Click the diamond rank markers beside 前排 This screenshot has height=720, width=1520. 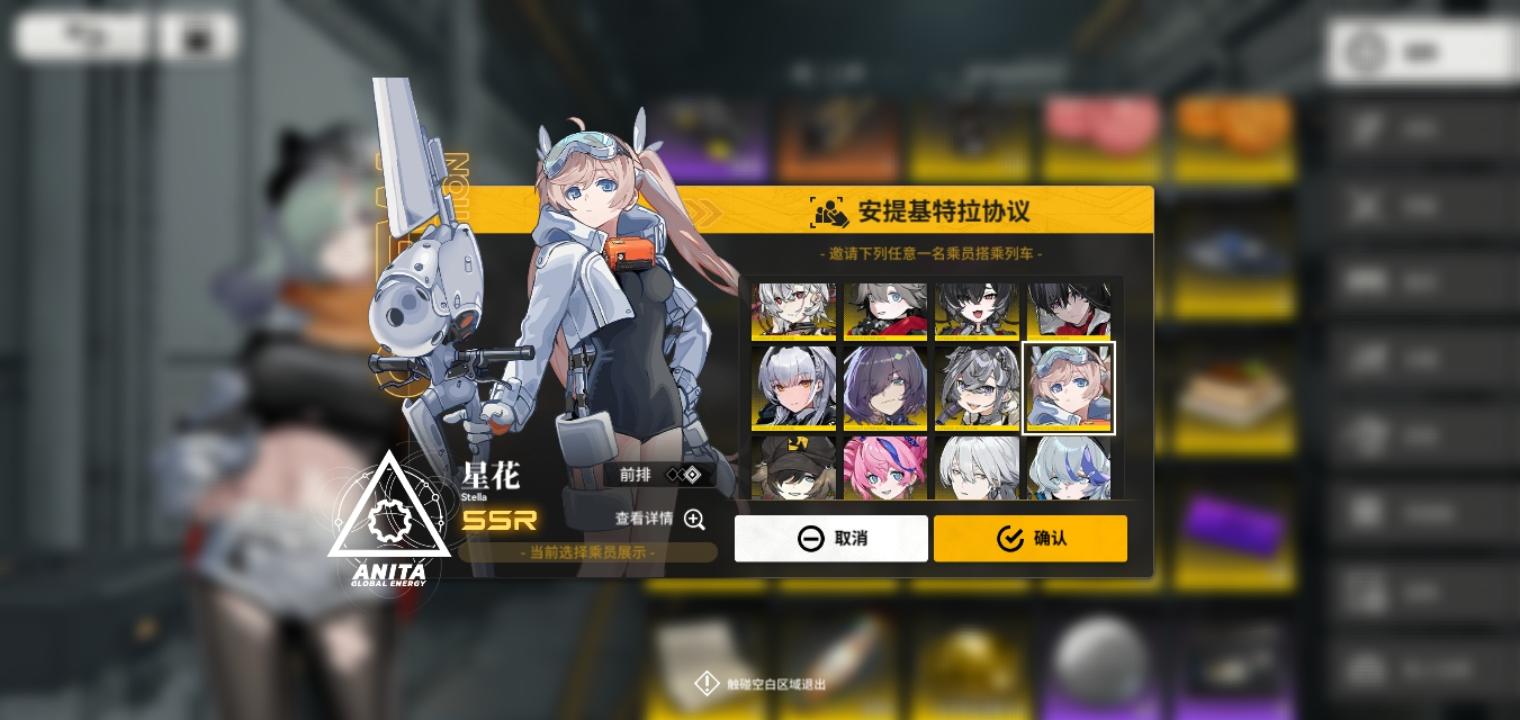[x=685, y=475]
